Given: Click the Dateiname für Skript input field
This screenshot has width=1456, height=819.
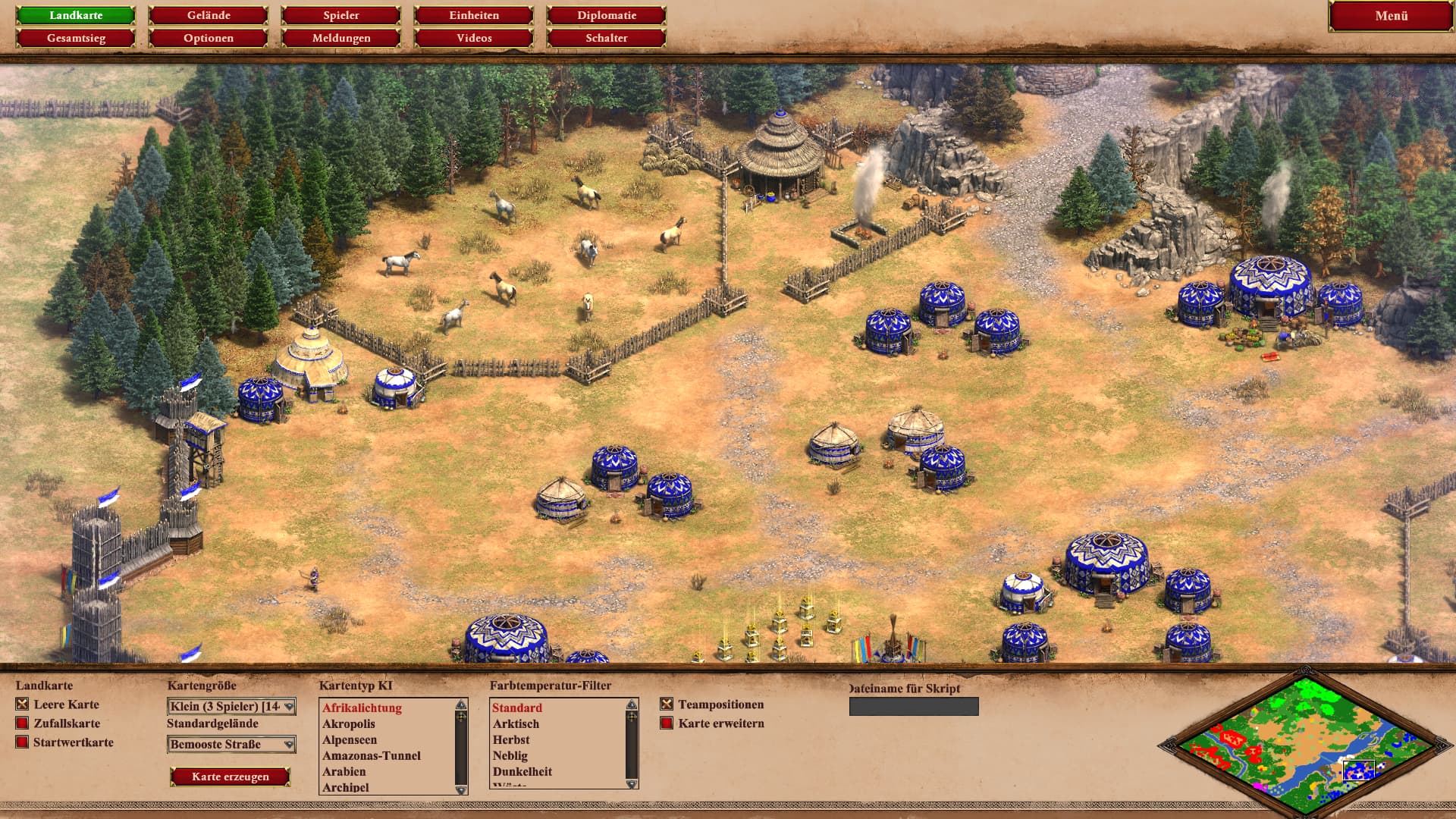Looking at the screenshot, I should coord(914,707).
